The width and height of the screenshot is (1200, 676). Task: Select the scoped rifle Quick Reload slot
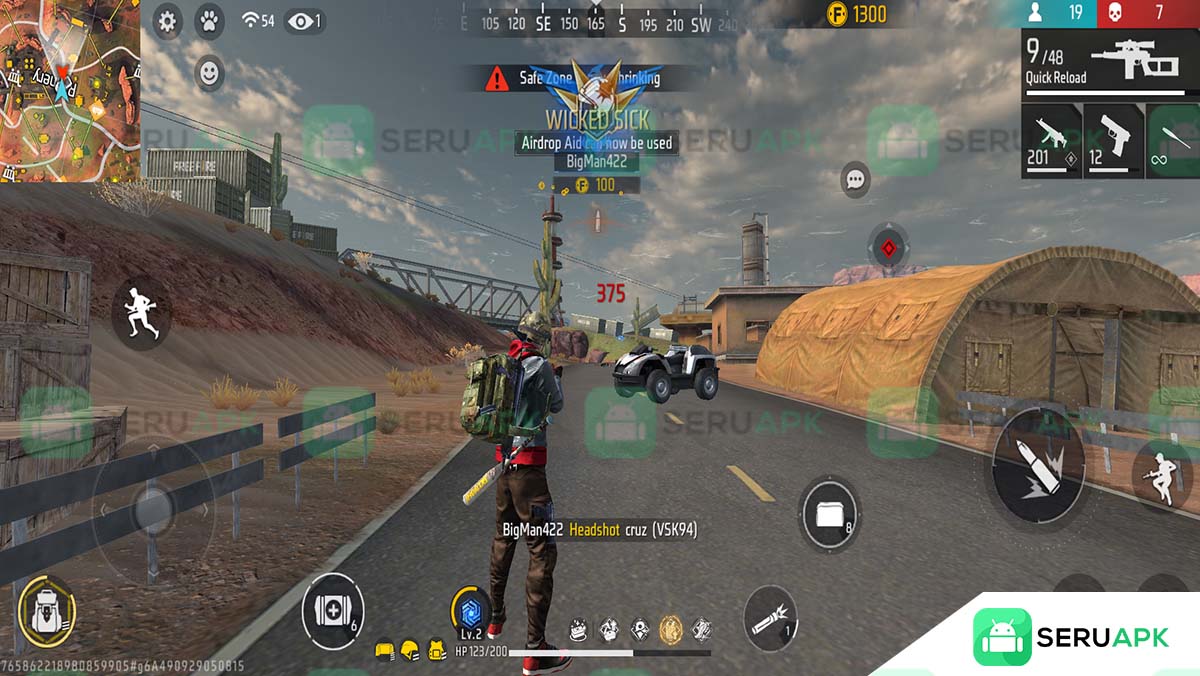[1110, 63]
